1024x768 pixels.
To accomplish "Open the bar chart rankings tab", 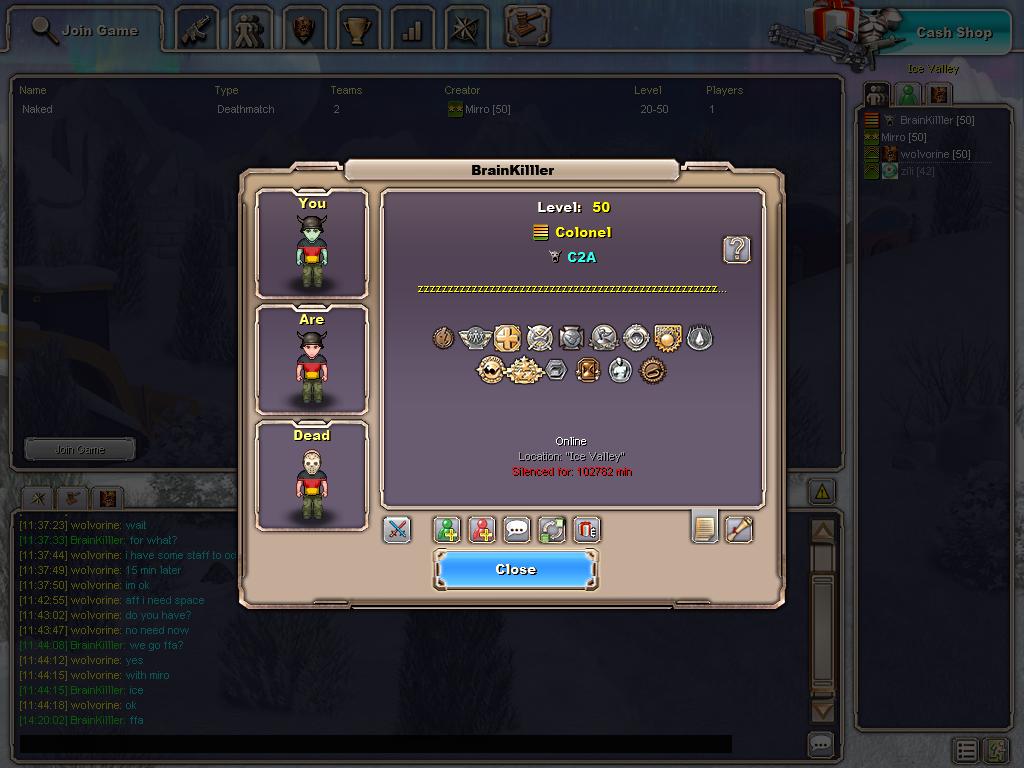I will (x=412, y=30).
